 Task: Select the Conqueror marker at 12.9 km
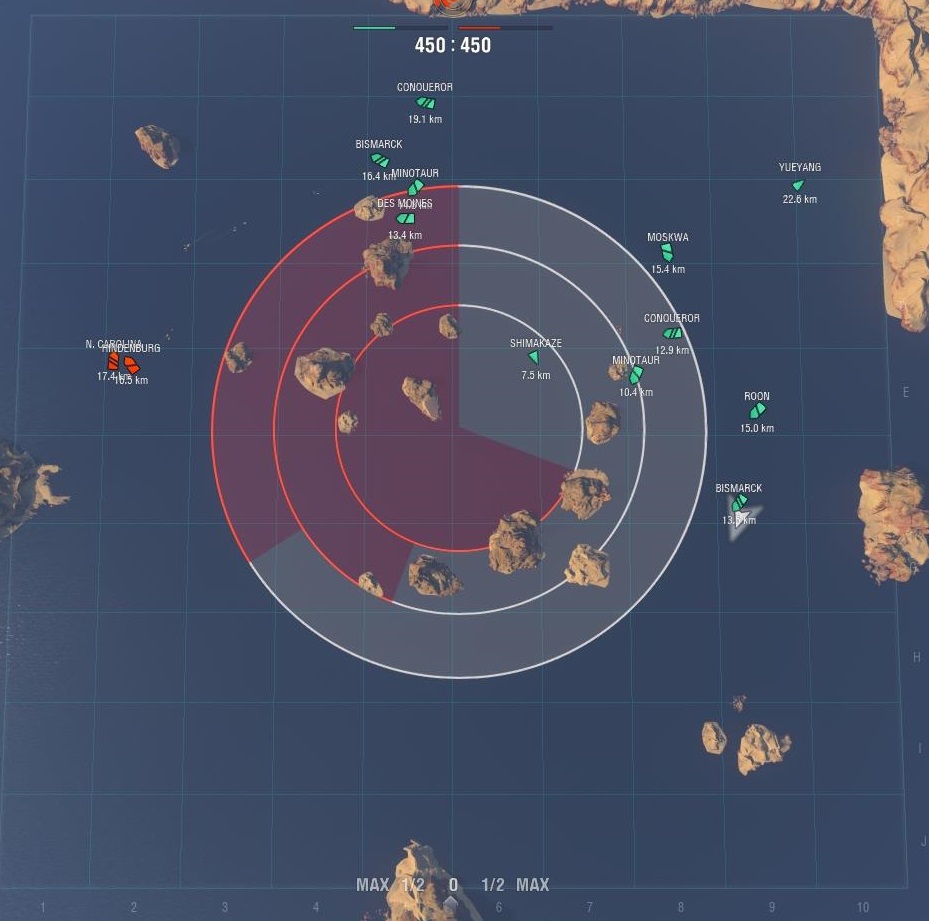672,333
